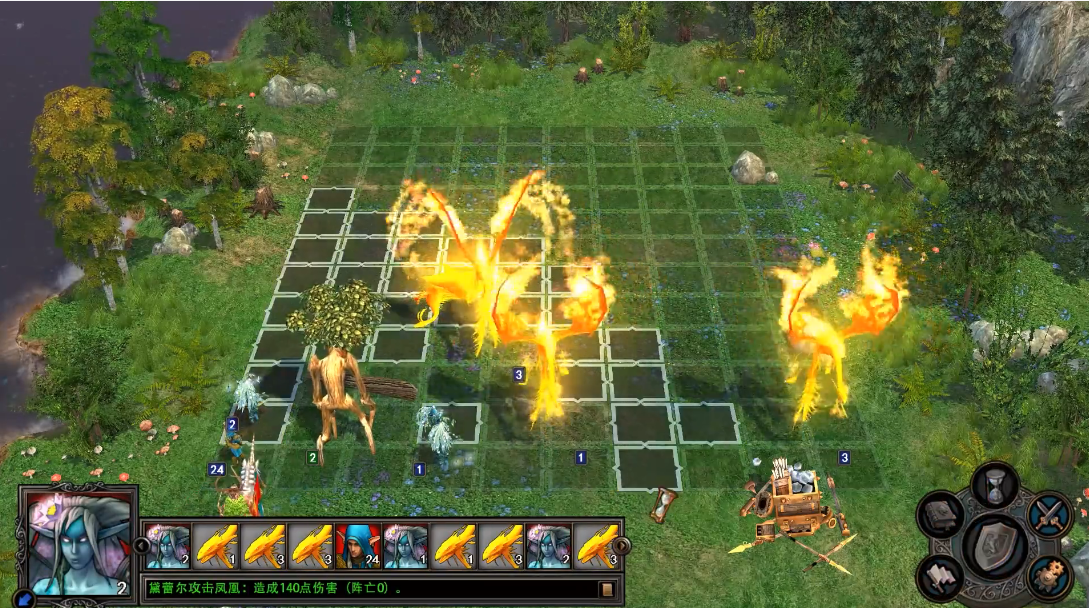Click the left arrow of the turn order bar
This screenshot has width=1089, height=608.
(141, 545)
